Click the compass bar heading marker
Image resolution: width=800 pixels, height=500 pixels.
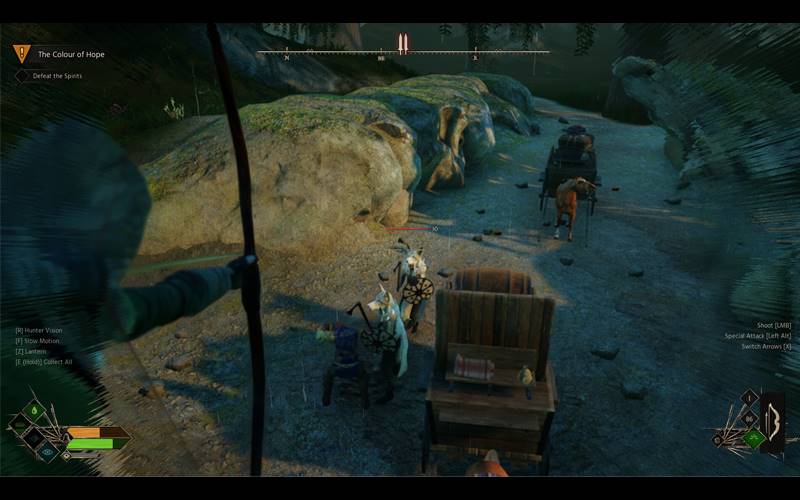tap(402, 44)
